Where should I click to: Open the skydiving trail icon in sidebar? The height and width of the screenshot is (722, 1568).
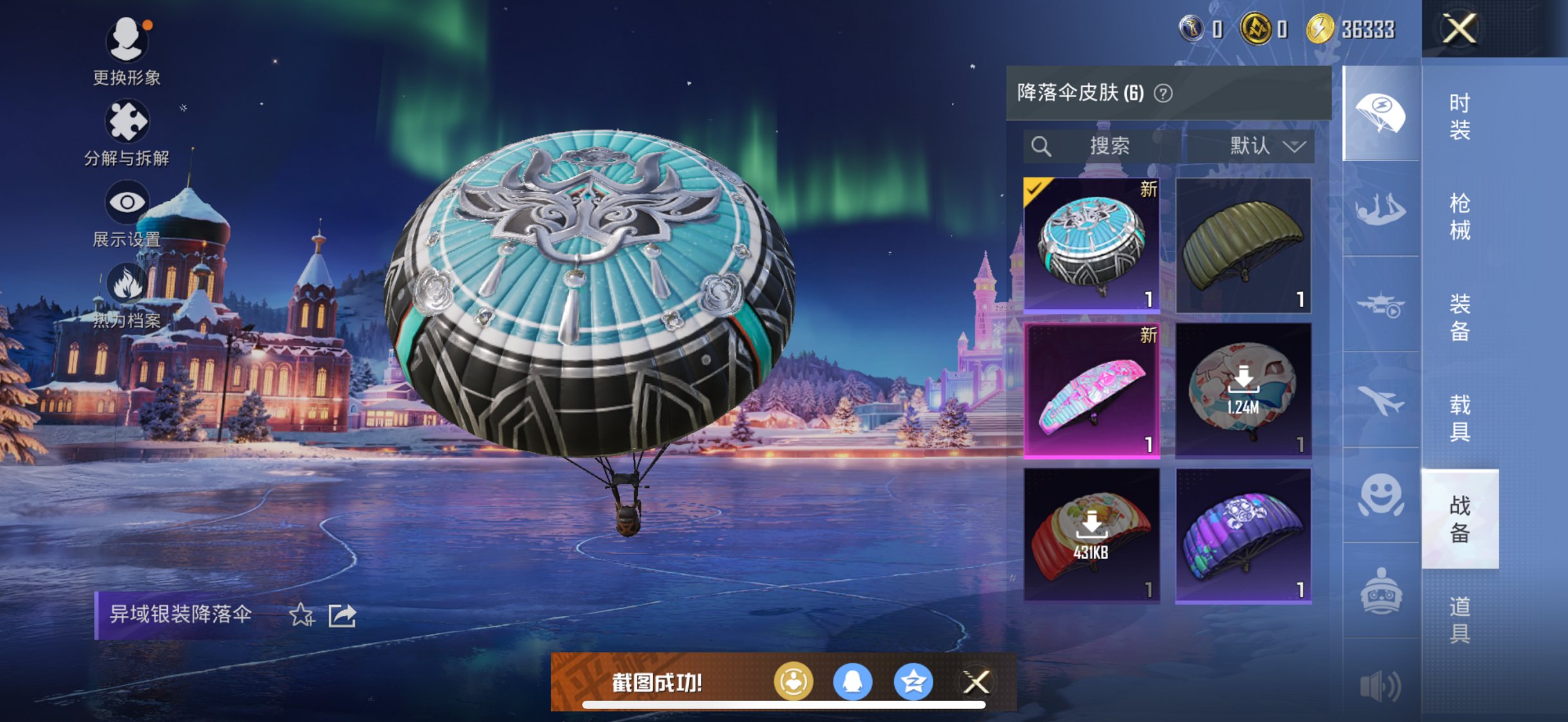[x=1381, y=212]
